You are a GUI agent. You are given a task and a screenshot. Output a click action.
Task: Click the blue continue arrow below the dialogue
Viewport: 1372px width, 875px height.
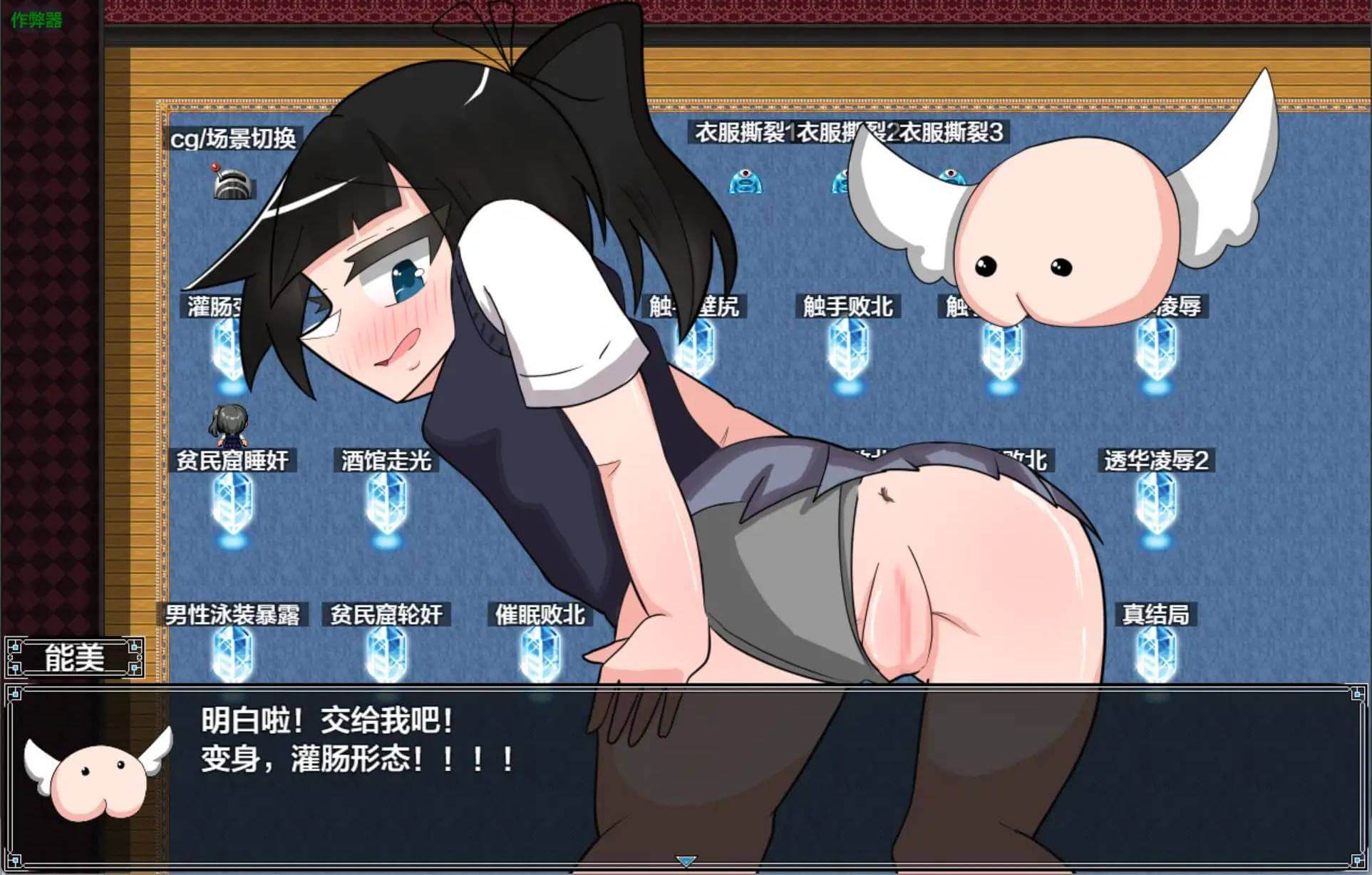click(x=686, y=861)
